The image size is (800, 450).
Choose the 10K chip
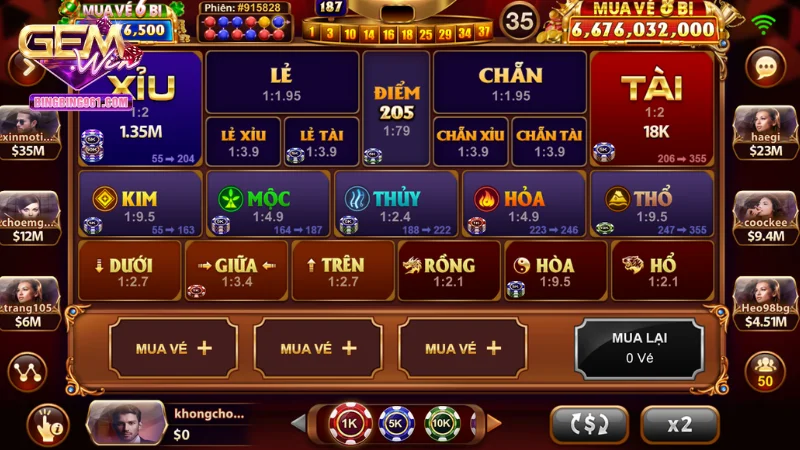pos(442,423)
